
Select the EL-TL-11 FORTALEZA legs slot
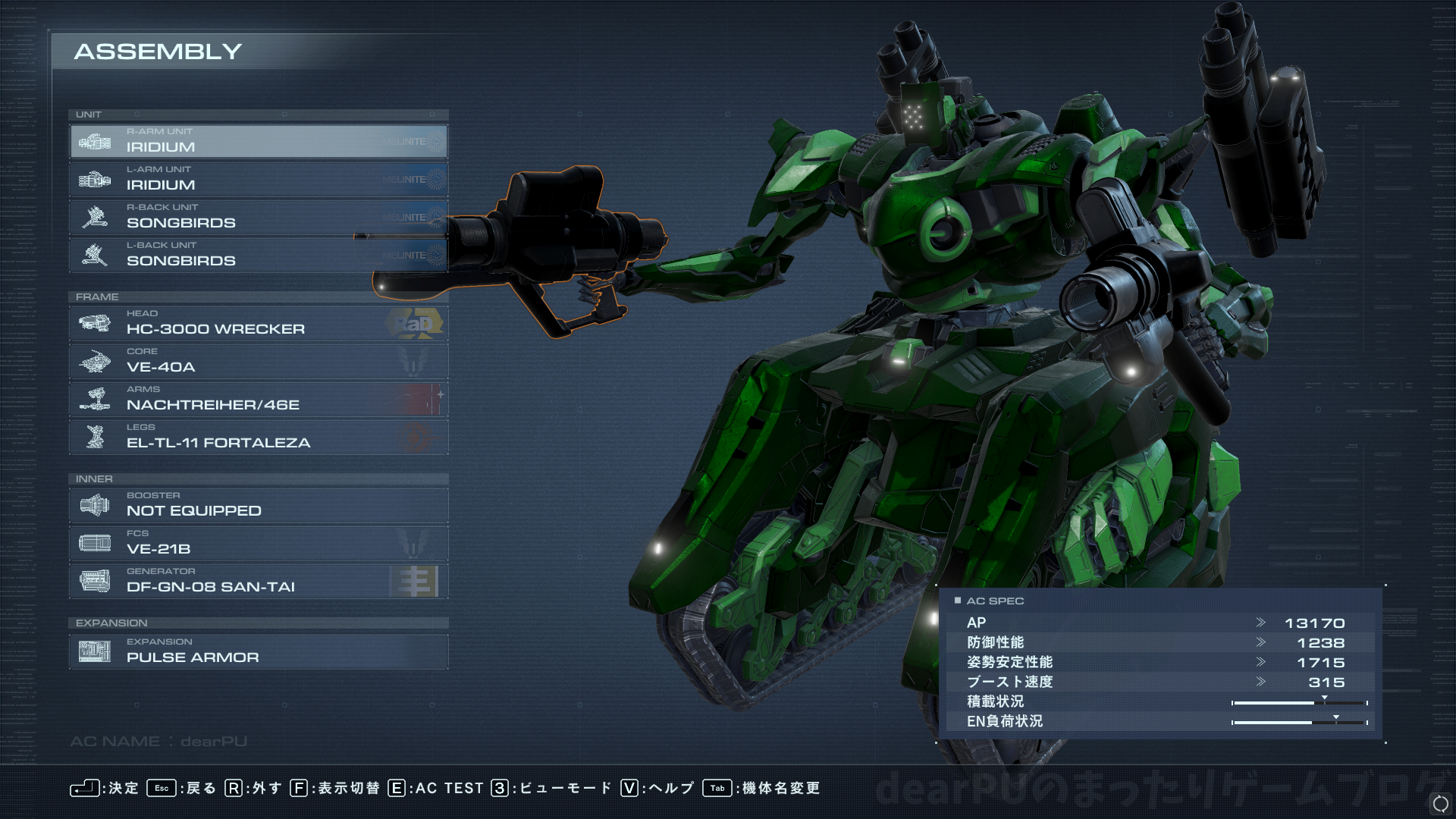[x=258, y=438]
